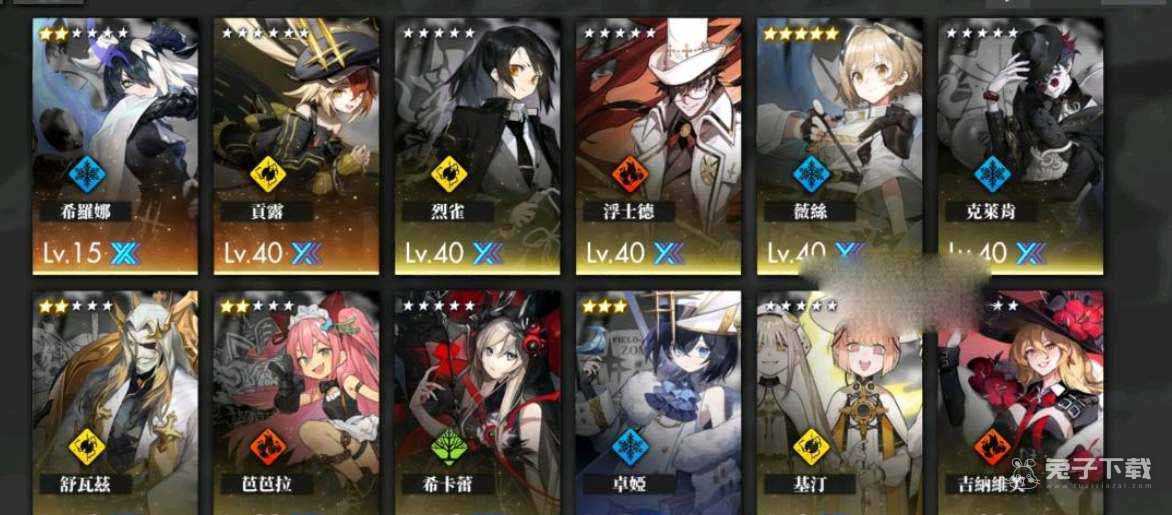Choose the 克萊茵 character card
This screenshot has width=1172, height=515.
click(x=1020, y=145)
